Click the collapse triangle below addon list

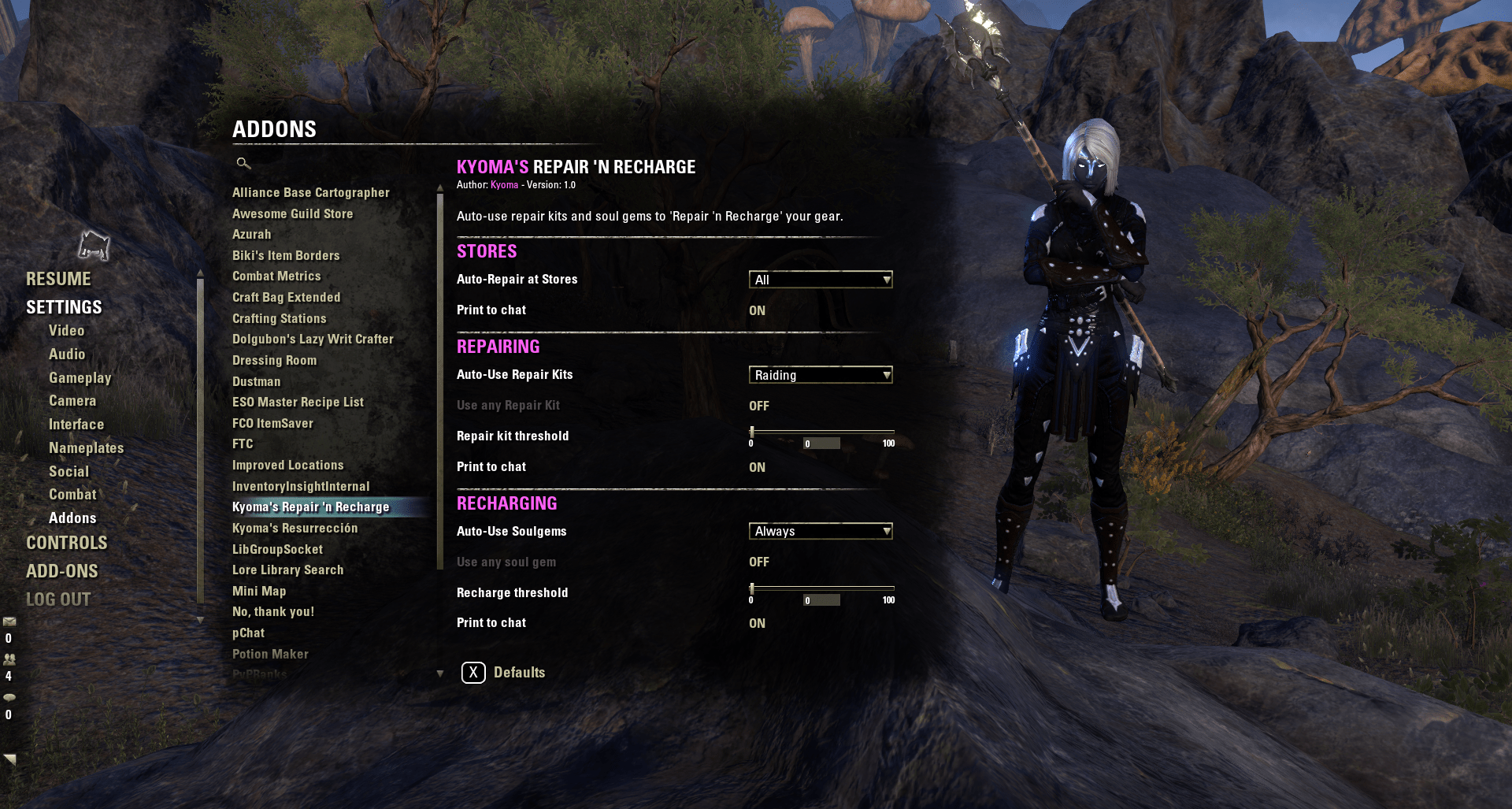pyautogui.click(x=439, y=674)
